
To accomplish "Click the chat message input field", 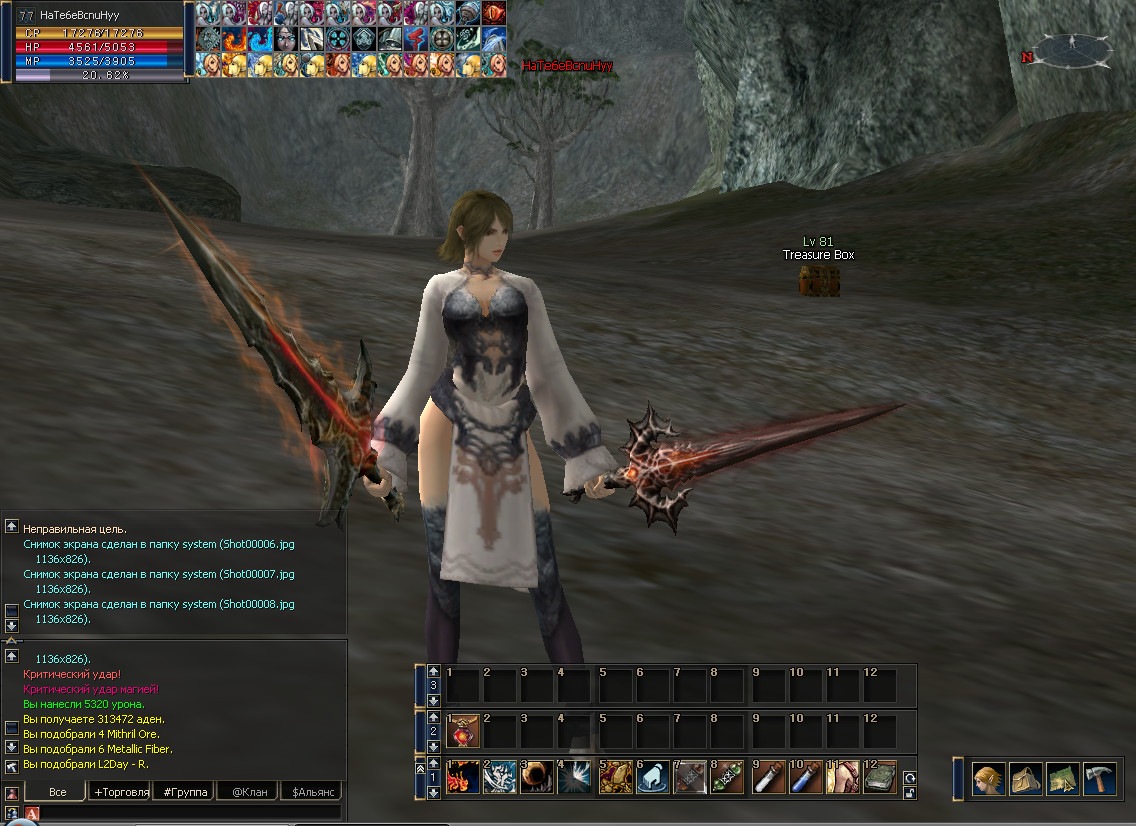I will coord(190,813).
